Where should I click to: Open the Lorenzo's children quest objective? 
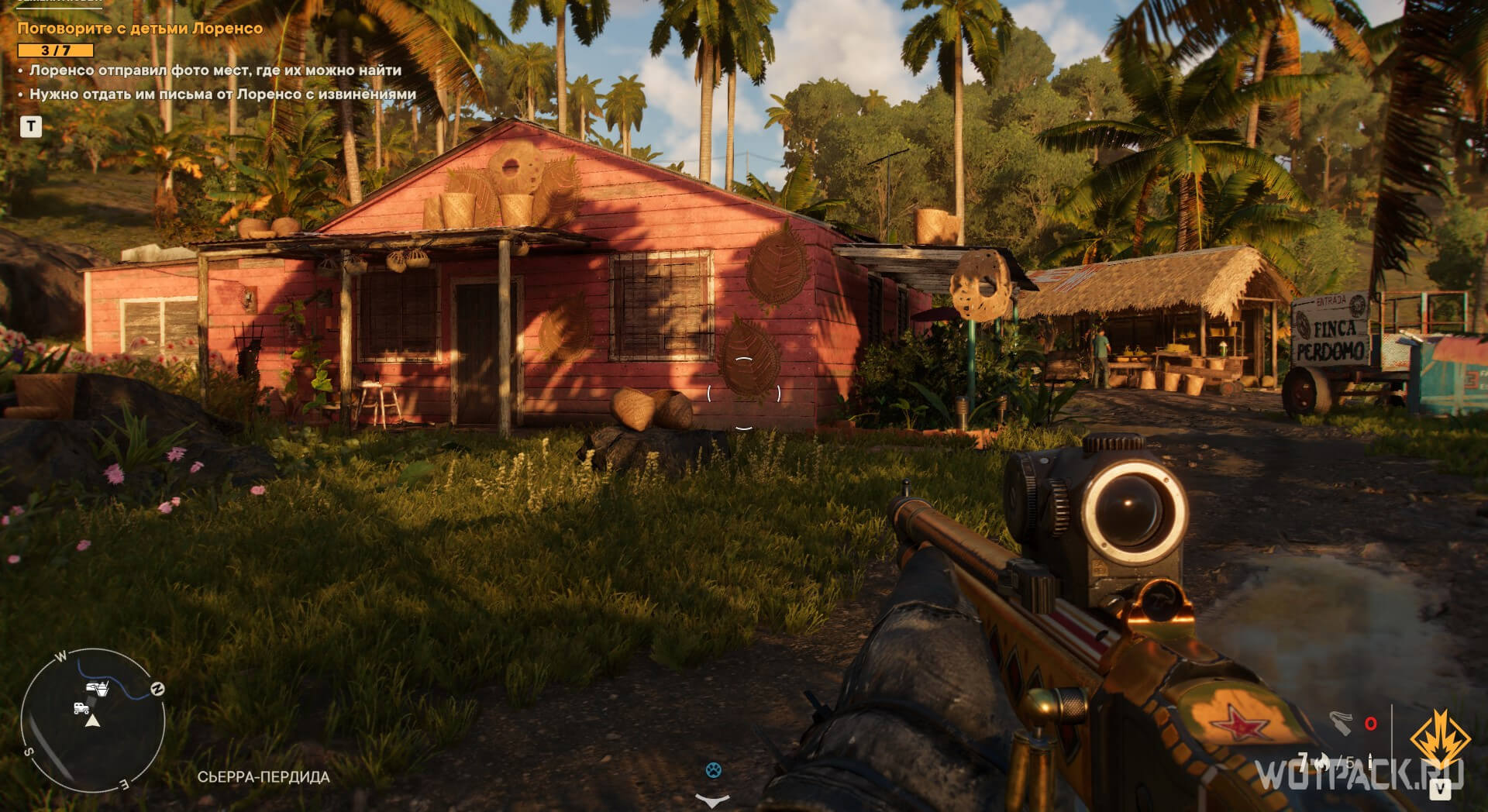pos(139,29)
